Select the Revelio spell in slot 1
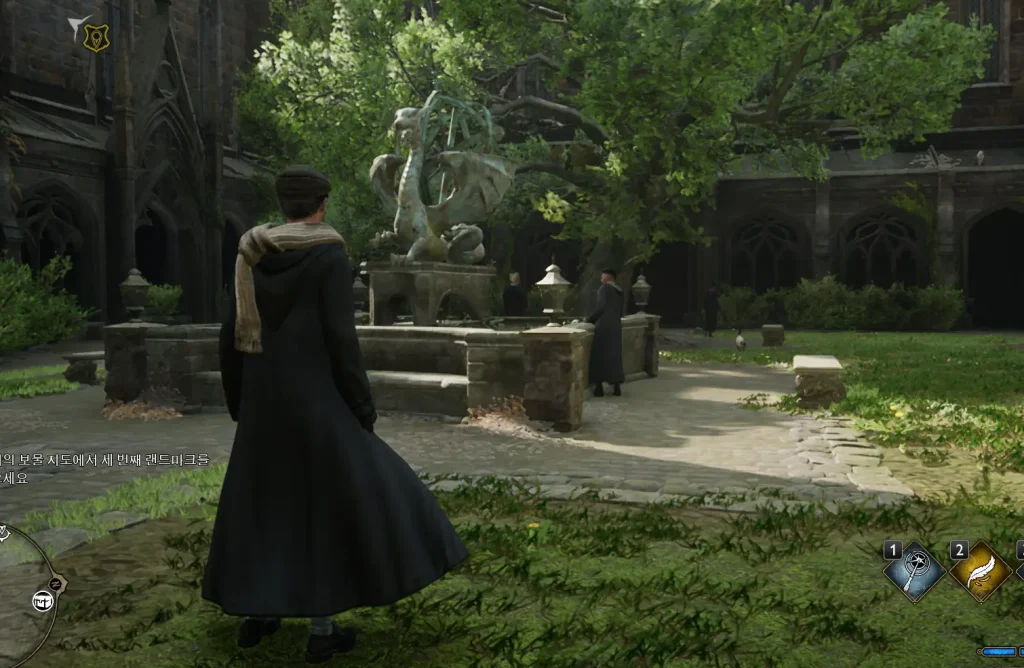This screenshot has height=668, width=1024. 914,573
